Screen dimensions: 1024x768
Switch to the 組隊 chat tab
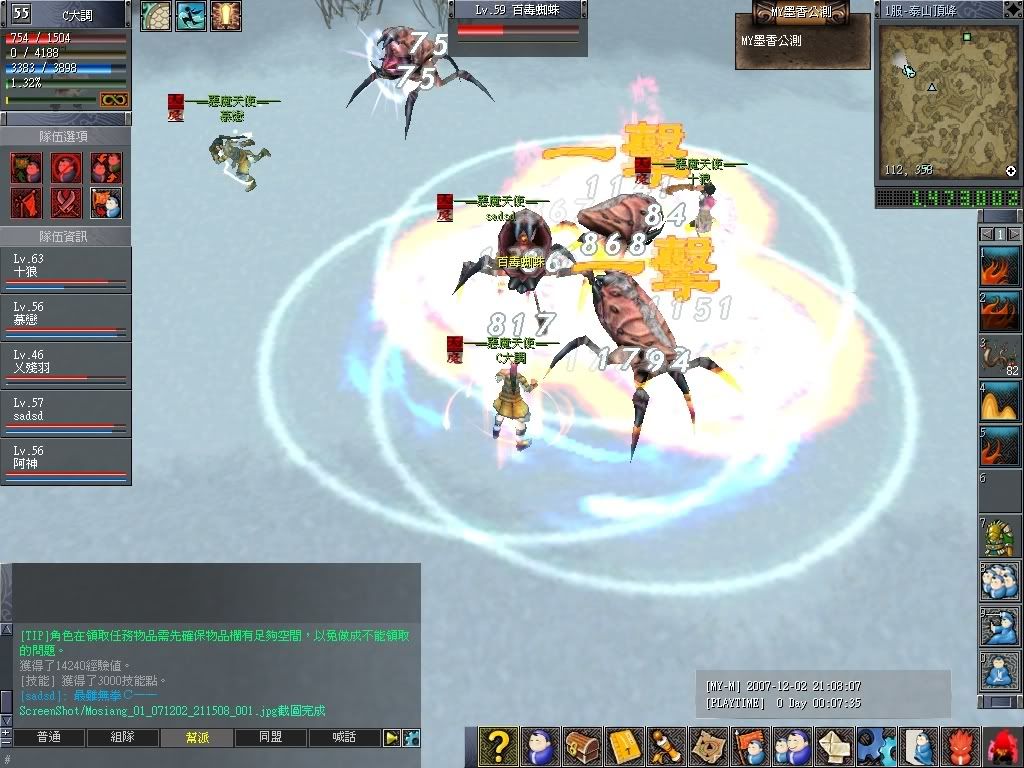click(122, 738)
